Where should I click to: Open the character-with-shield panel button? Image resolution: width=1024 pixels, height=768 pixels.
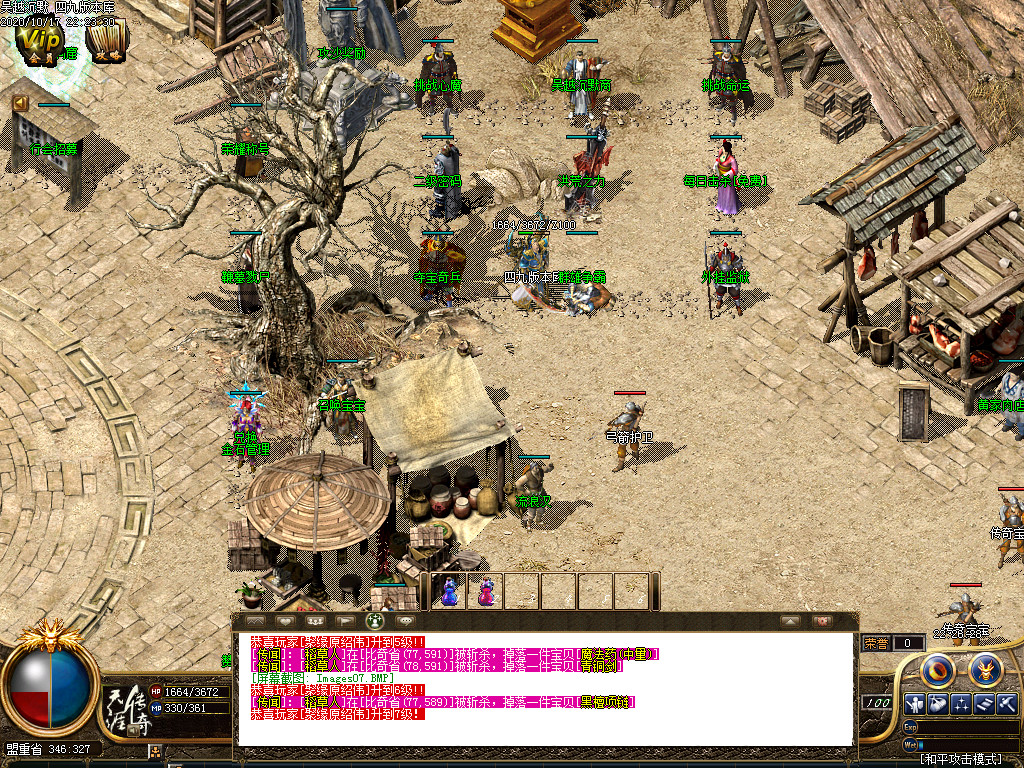(913, 704)
